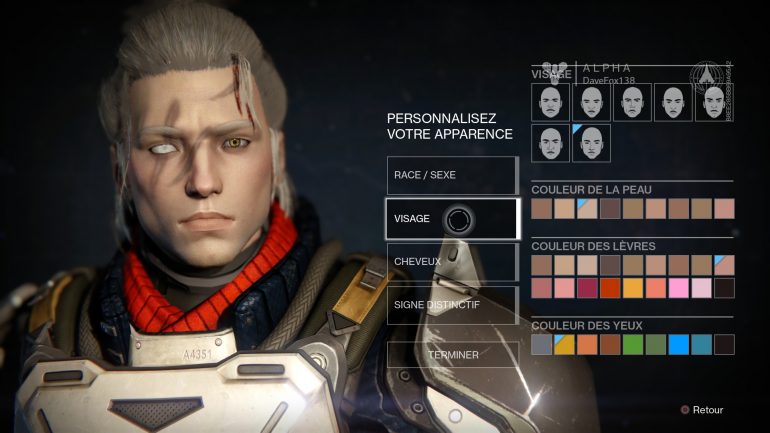Select the orange-red lip color swatch
Image resolution: width=770 pixels, height=433 pixels.
[610, 288]
